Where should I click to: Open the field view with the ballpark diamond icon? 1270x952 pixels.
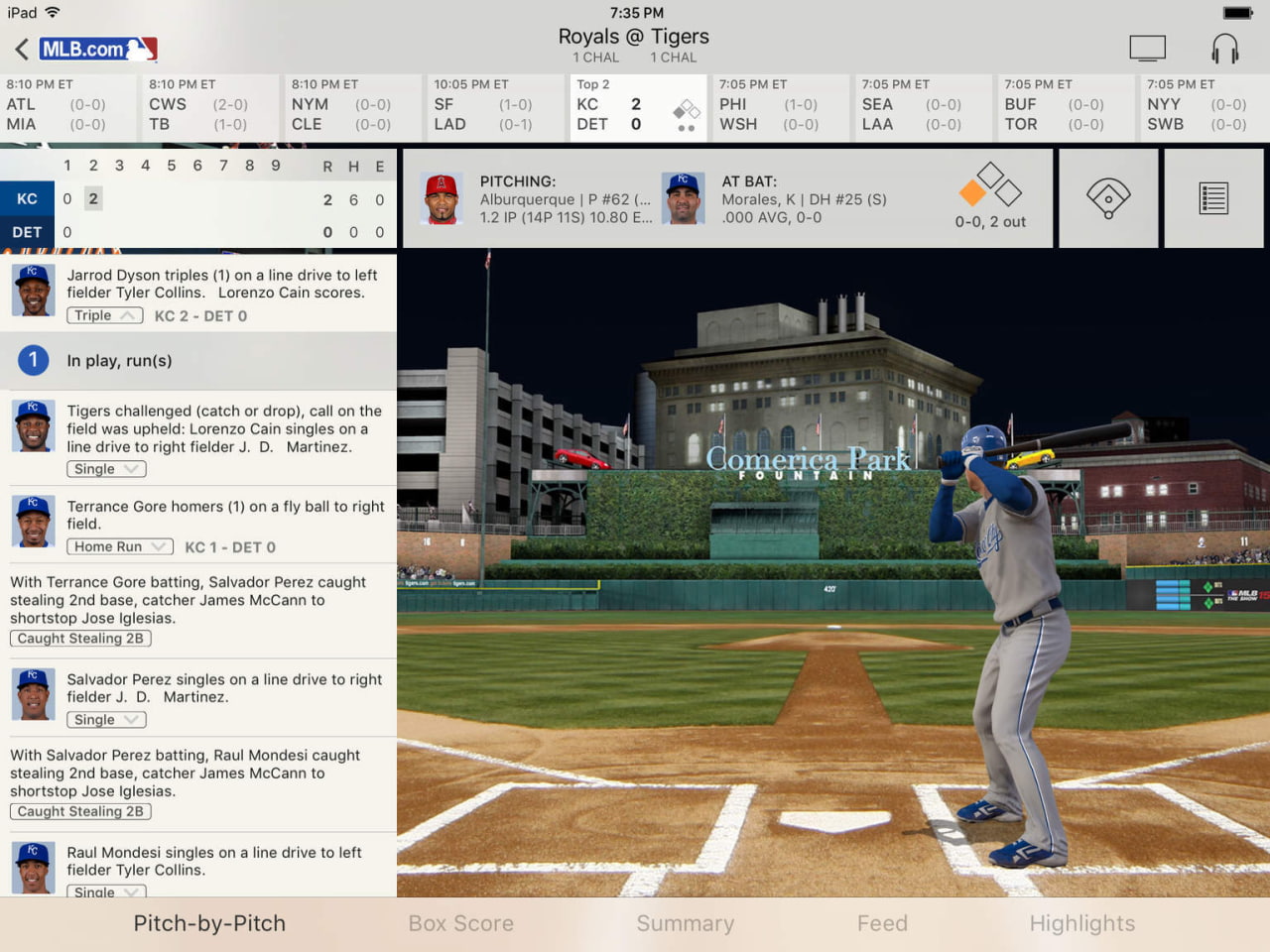[x=1108, y=196]
